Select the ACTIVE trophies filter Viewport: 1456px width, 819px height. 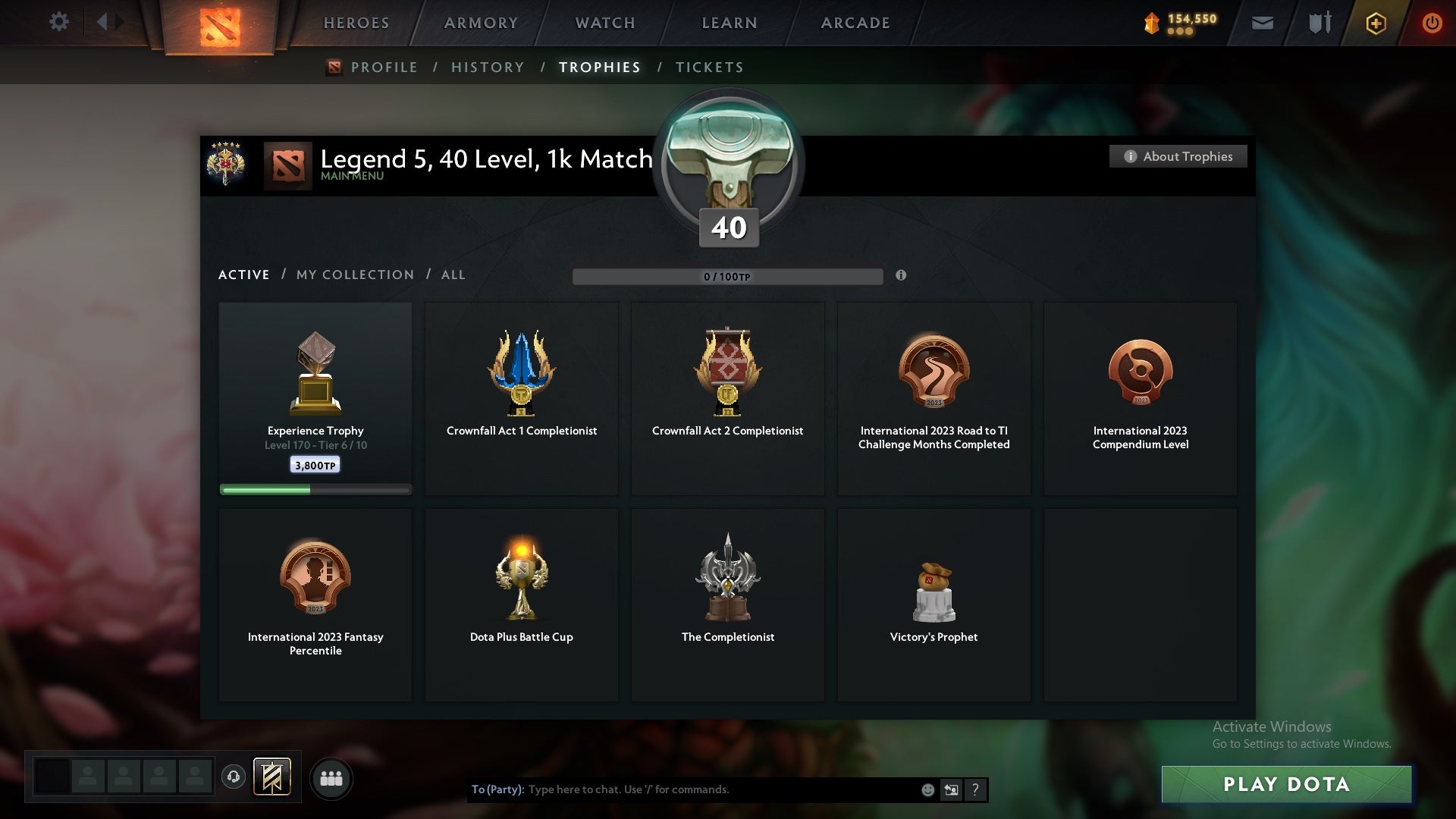[244, 275]
